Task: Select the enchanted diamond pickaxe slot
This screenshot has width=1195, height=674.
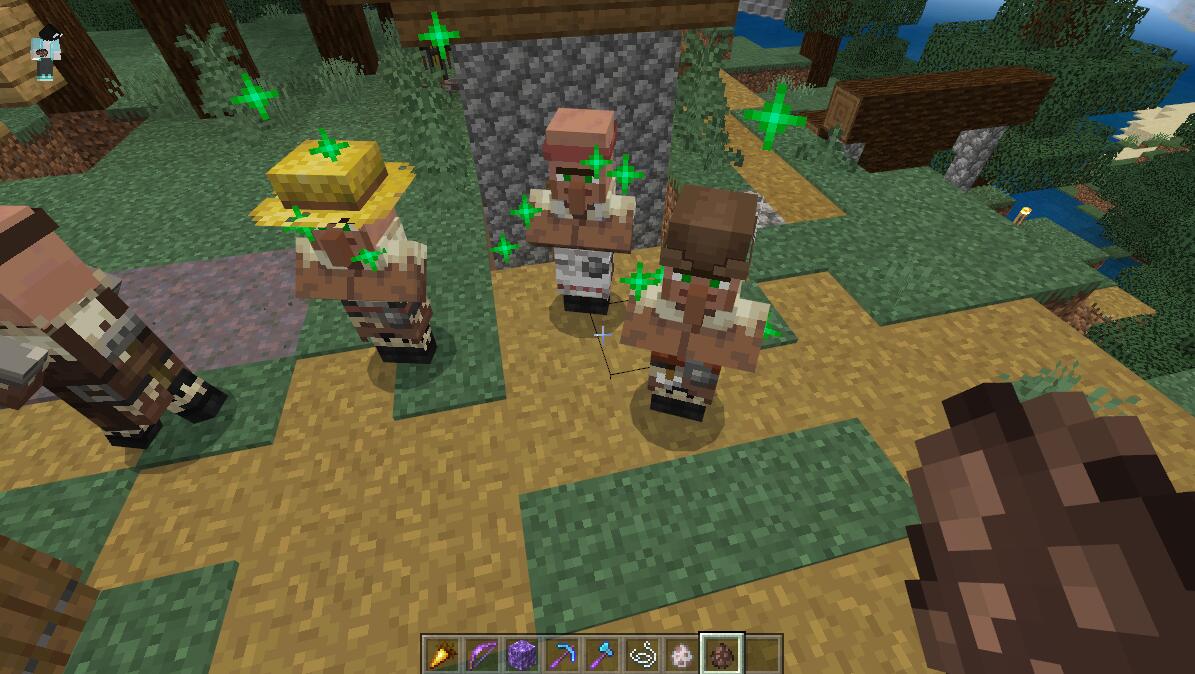Action: (x=561, y=654)
